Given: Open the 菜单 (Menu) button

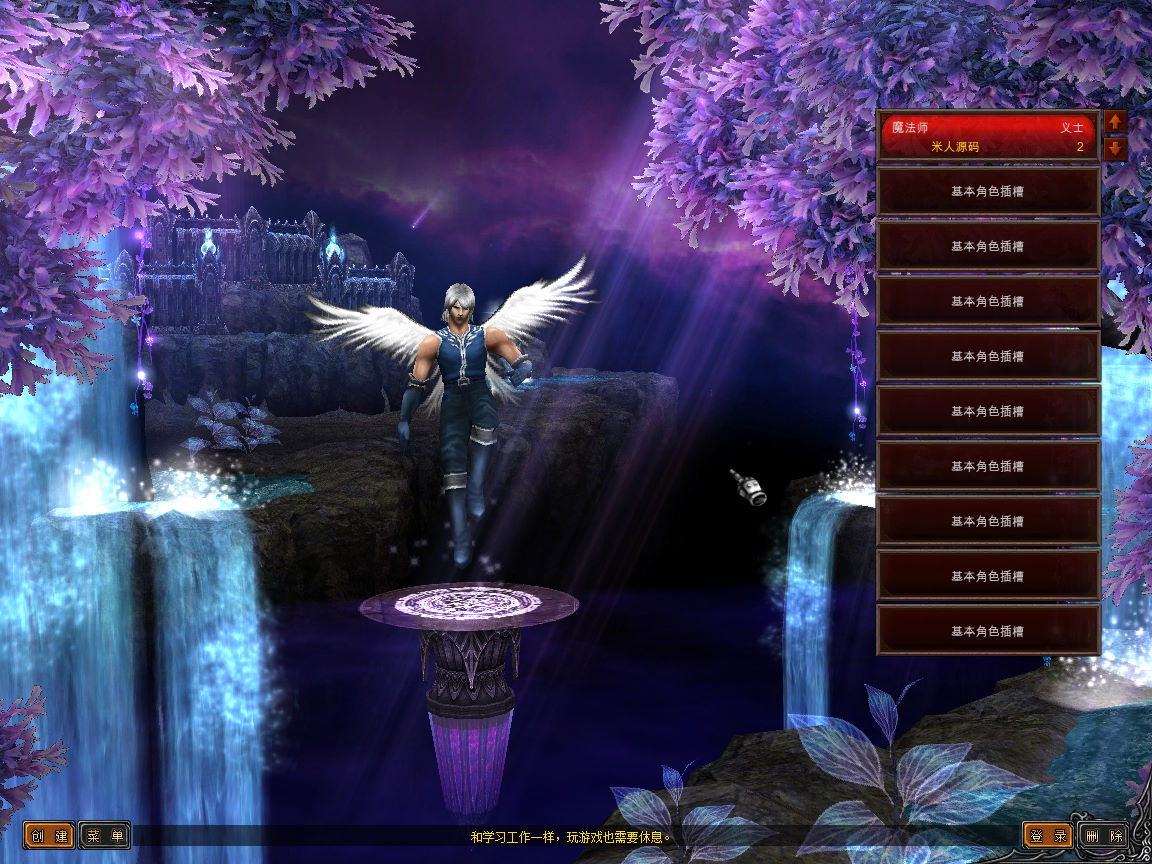Looking at the screenshot, I should (x=105, y=836).
